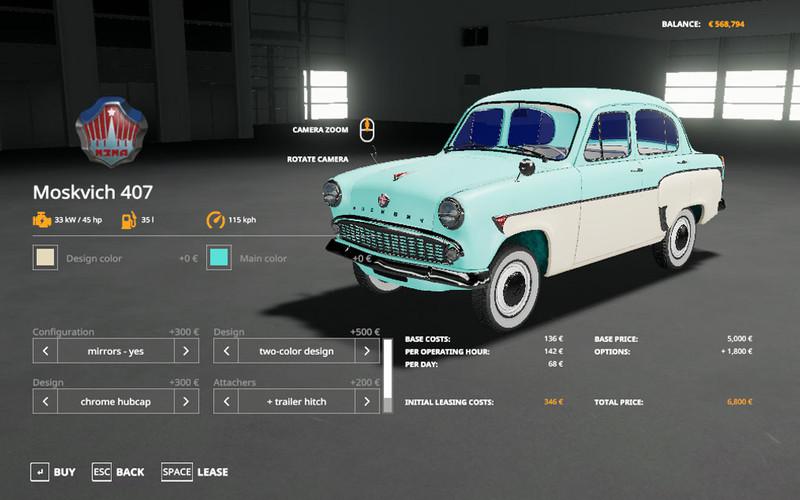800x500 pixels.
Task: Click left arrow of mirrors configuration
Action: pyautogui.click(x=45, y=351)
